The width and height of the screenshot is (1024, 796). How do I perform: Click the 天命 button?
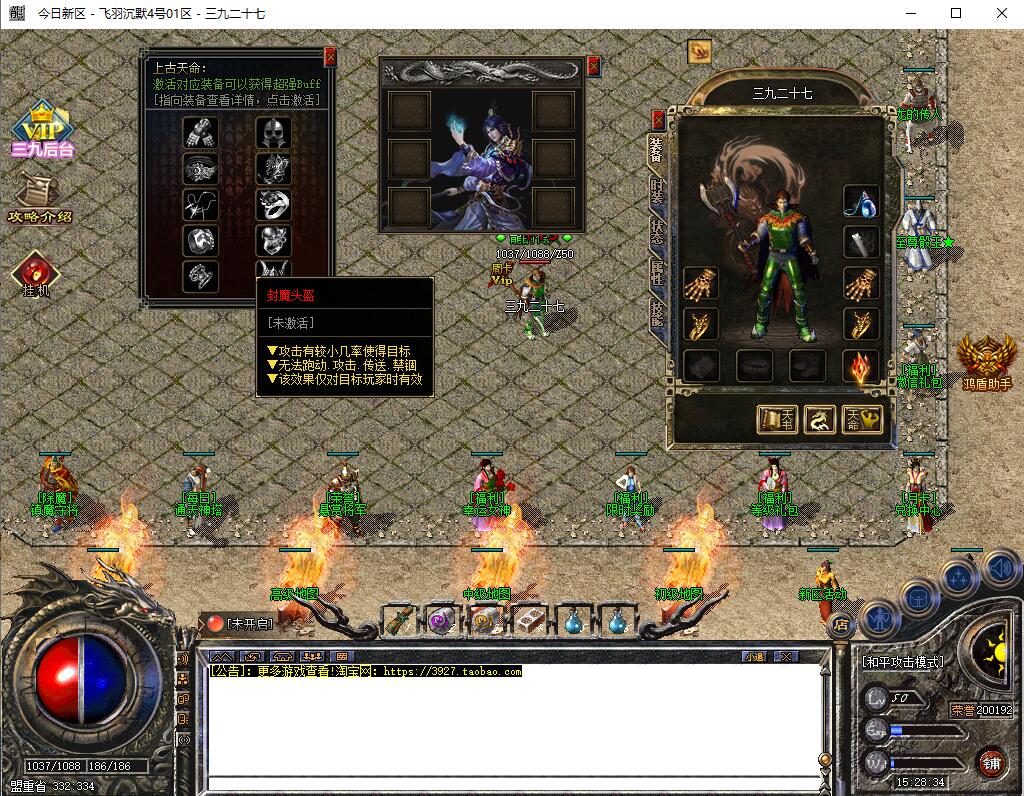(862, 420)
